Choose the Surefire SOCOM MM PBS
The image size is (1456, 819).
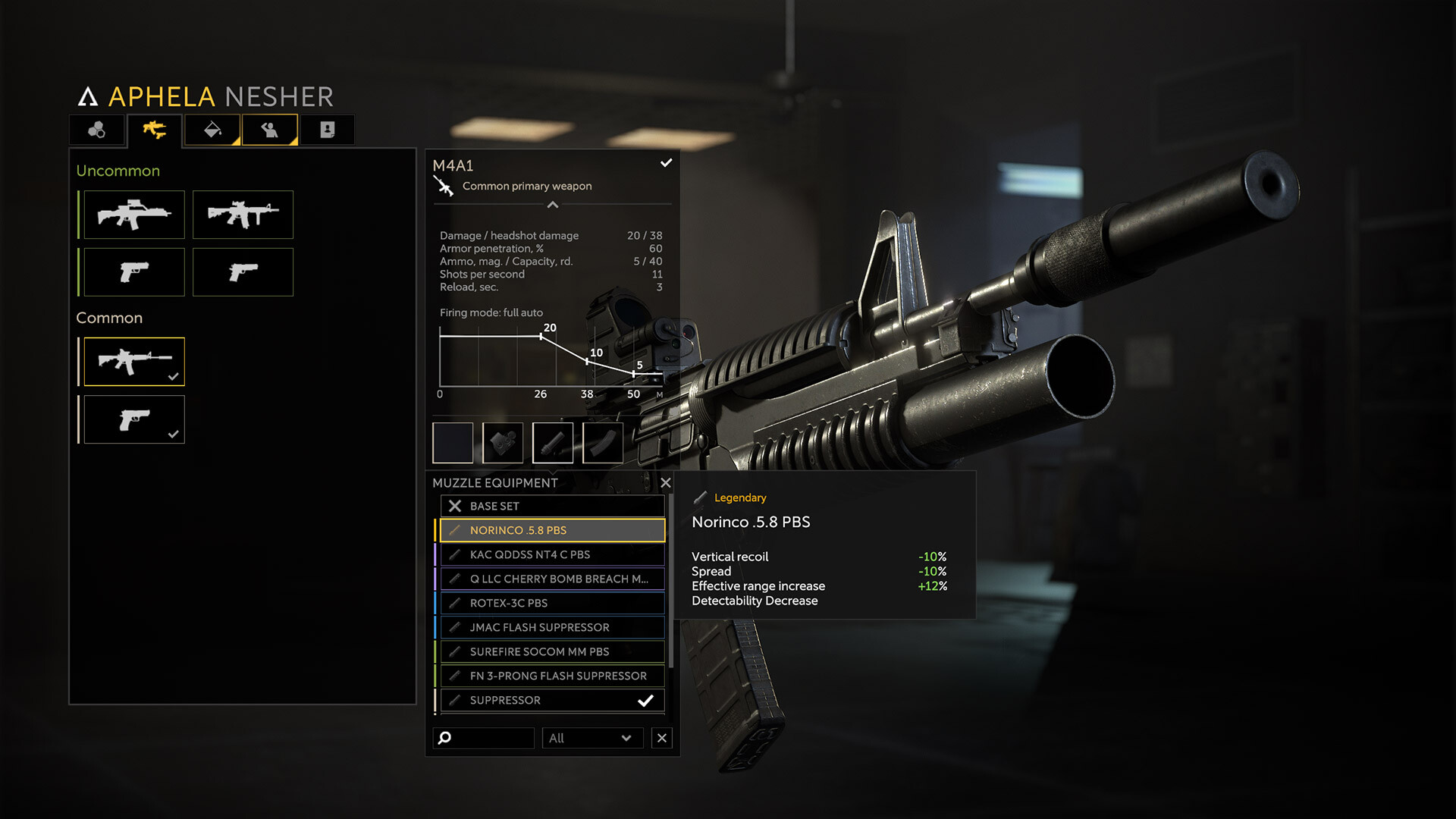[x=551, y=651]
